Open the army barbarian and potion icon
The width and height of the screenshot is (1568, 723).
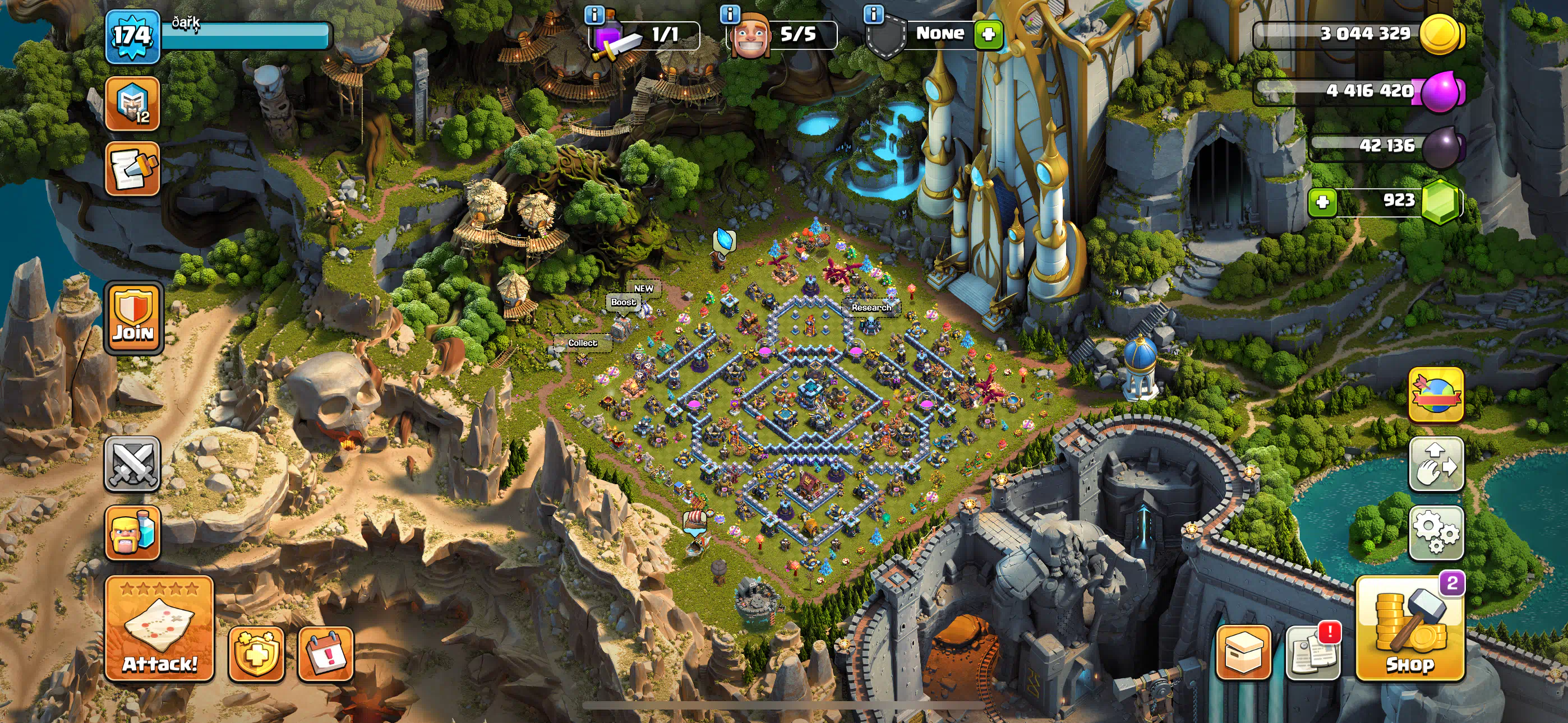coord(133,532)
